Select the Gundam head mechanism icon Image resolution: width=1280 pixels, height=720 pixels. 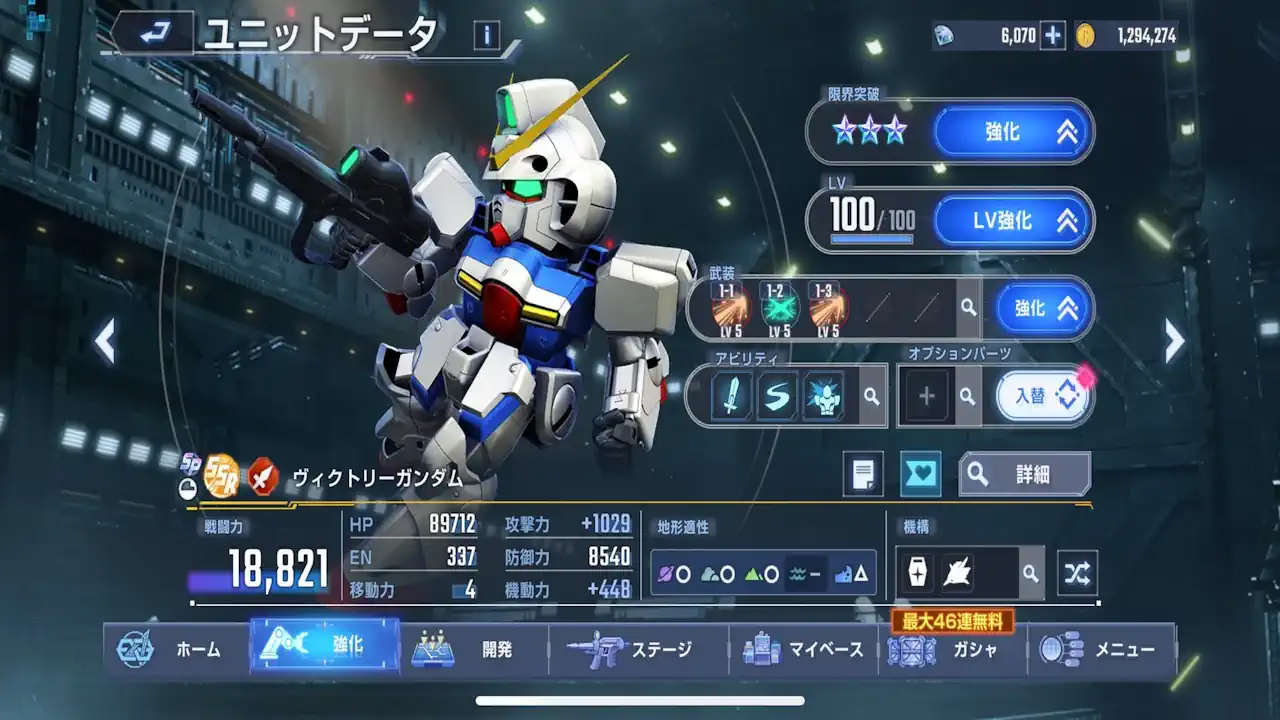click(x=958, y=573)
